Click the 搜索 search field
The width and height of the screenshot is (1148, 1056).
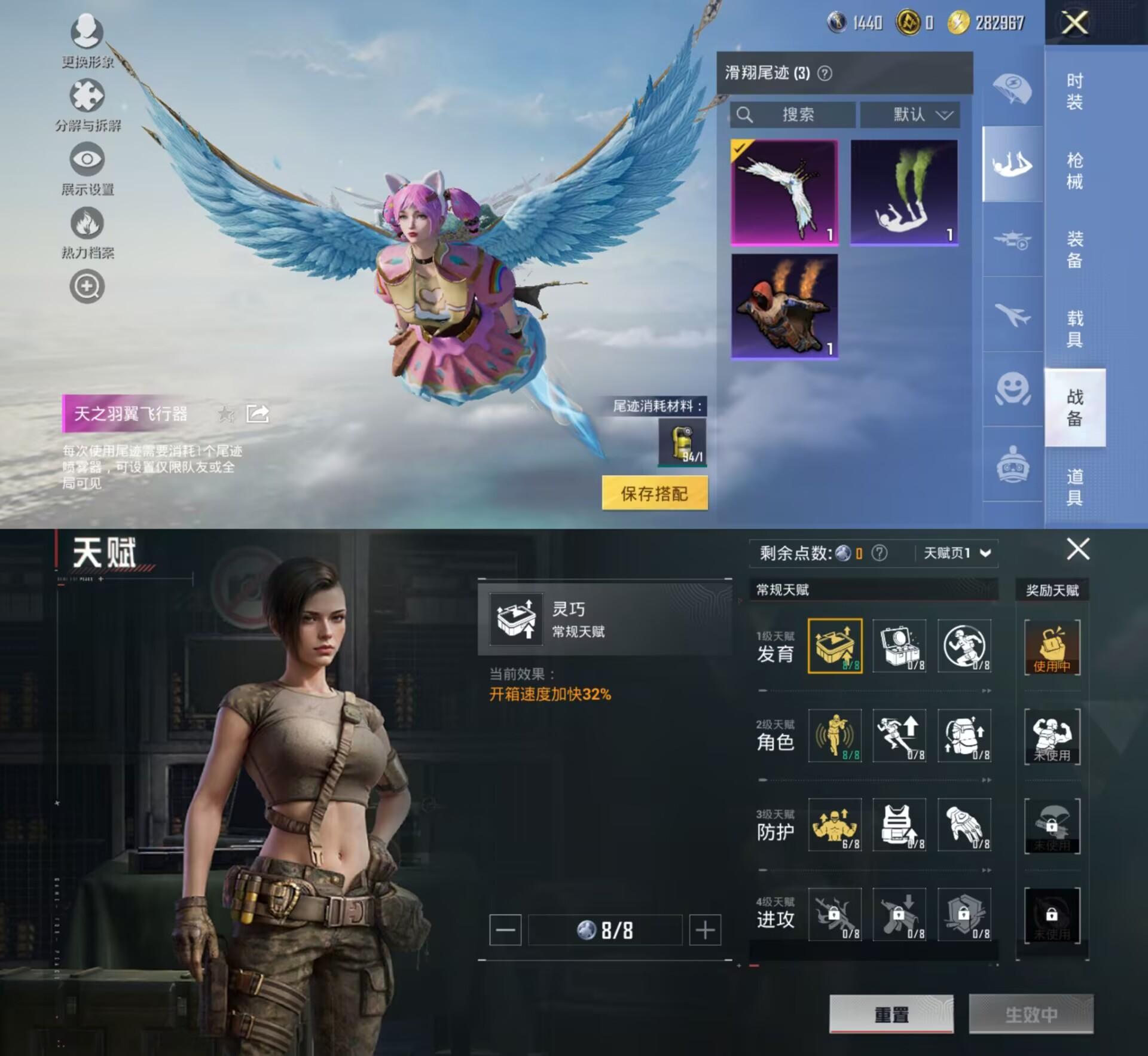click(x=793, y=114)
